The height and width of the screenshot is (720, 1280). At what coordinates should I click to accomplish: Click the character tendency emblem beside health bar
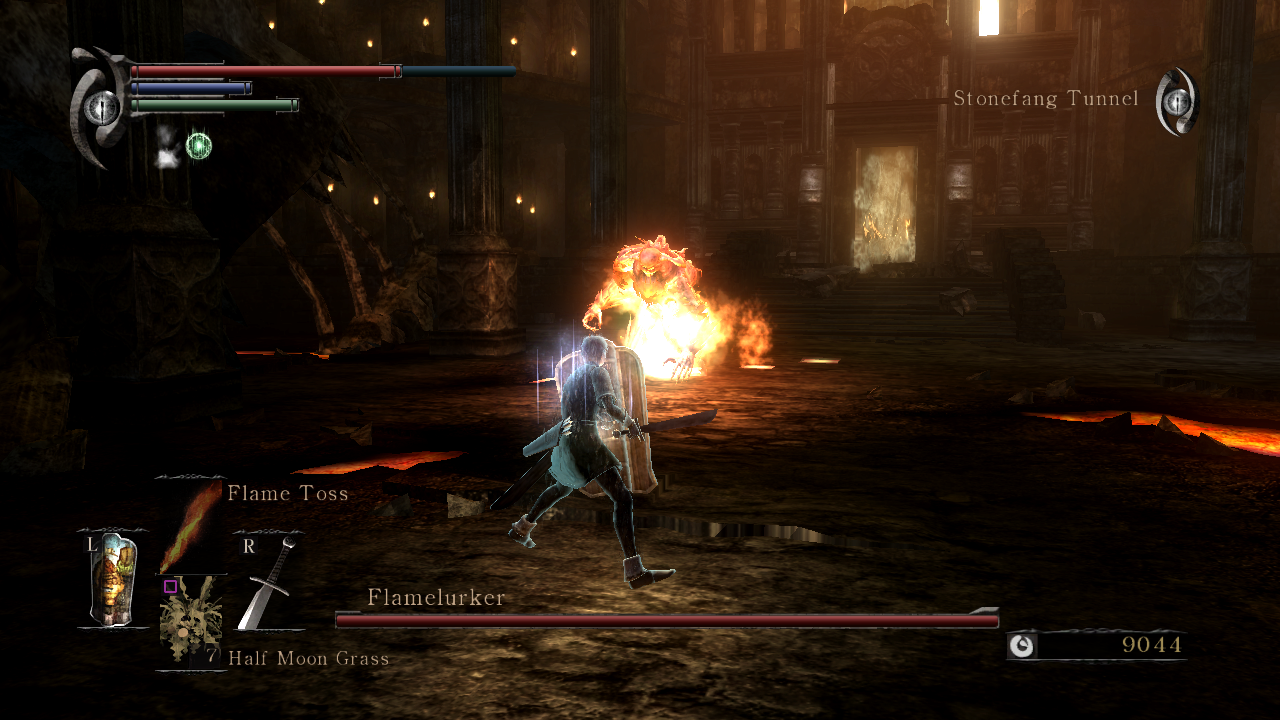click(100, 107)
